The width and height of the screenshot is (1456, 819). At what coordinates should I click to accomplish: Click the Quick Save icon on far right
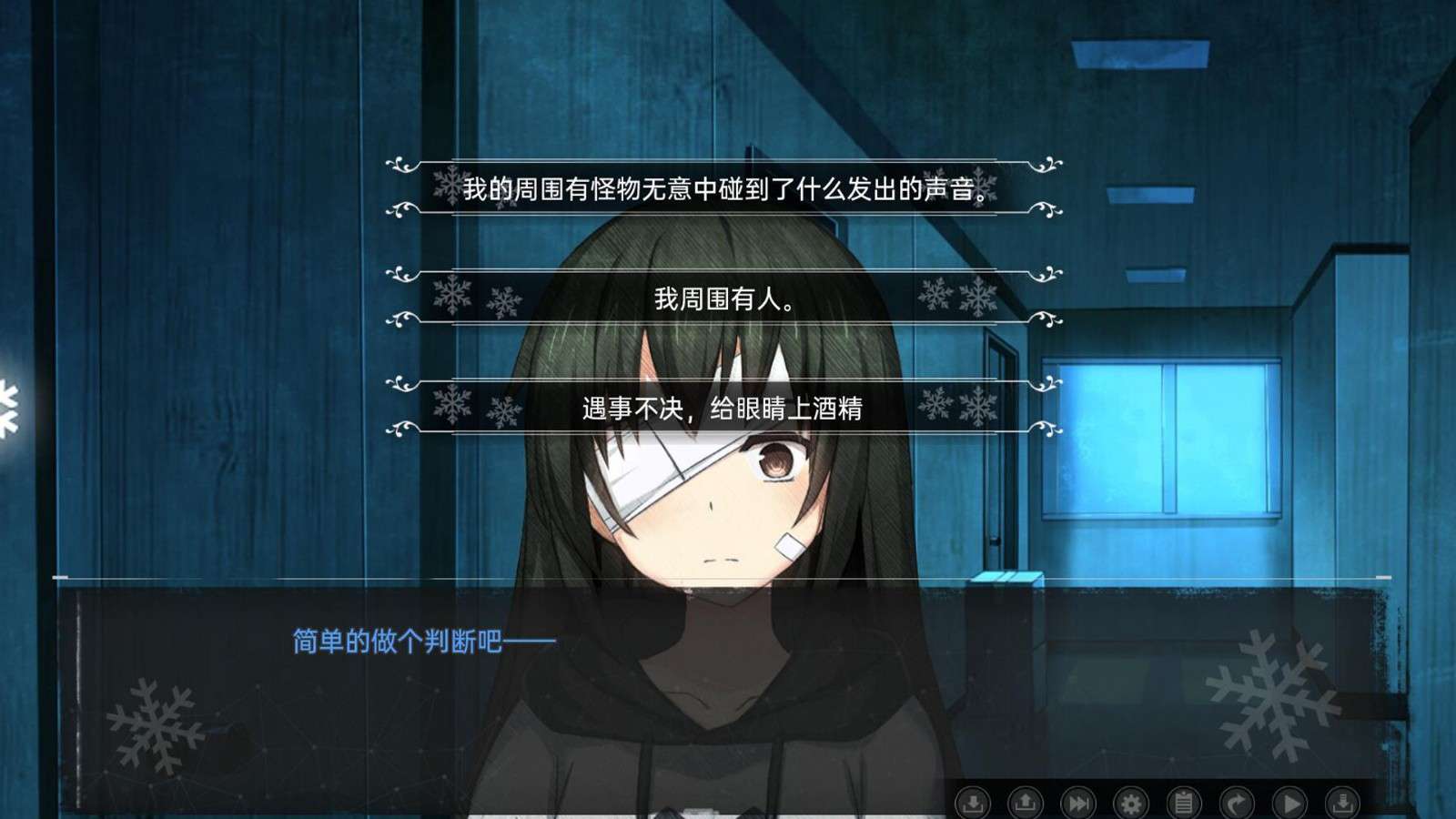1342,802
